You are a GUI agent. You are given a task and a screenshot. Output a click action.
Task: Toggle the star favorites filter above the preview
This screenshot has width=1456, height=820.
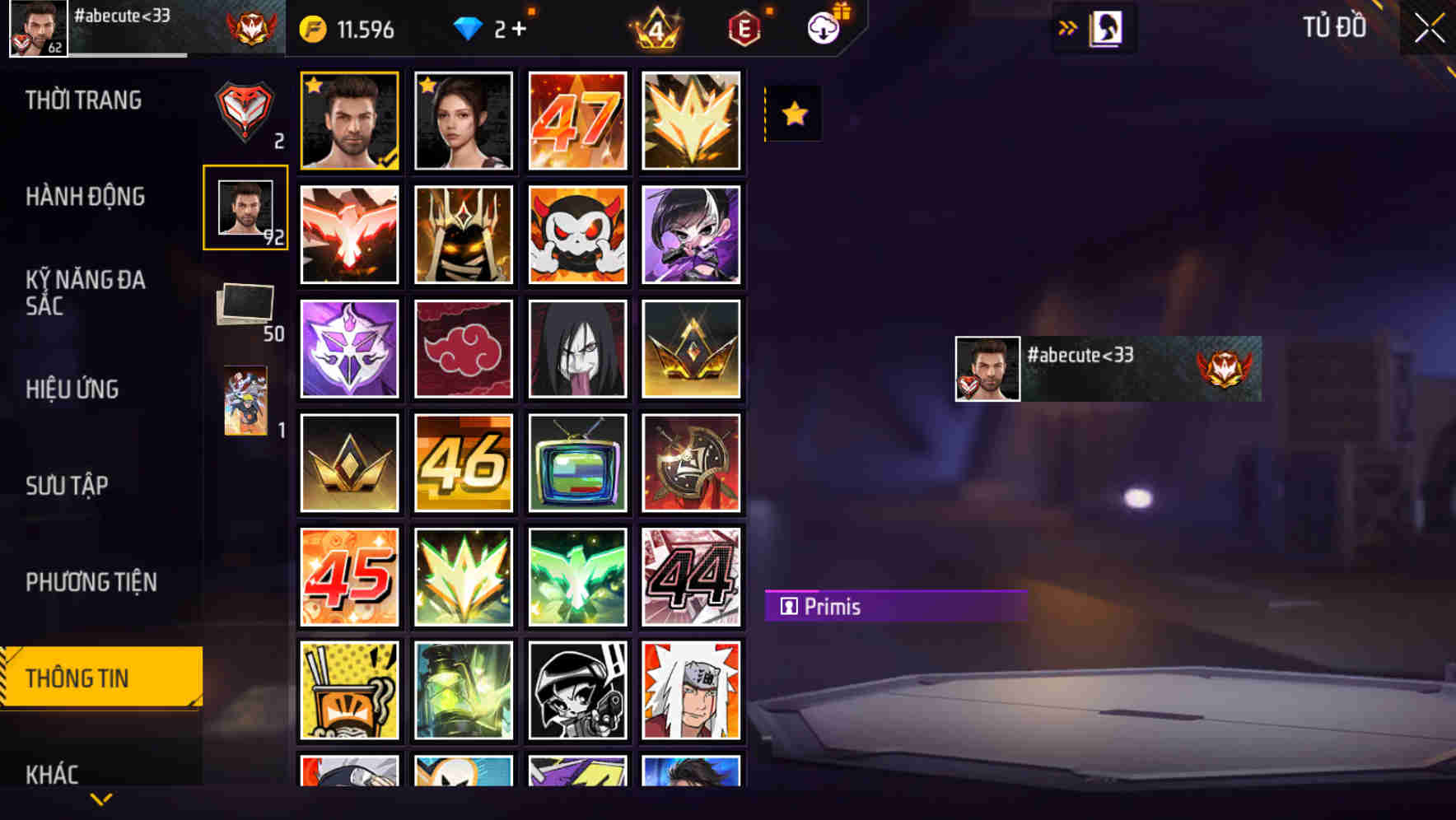[x=792, y=114]
